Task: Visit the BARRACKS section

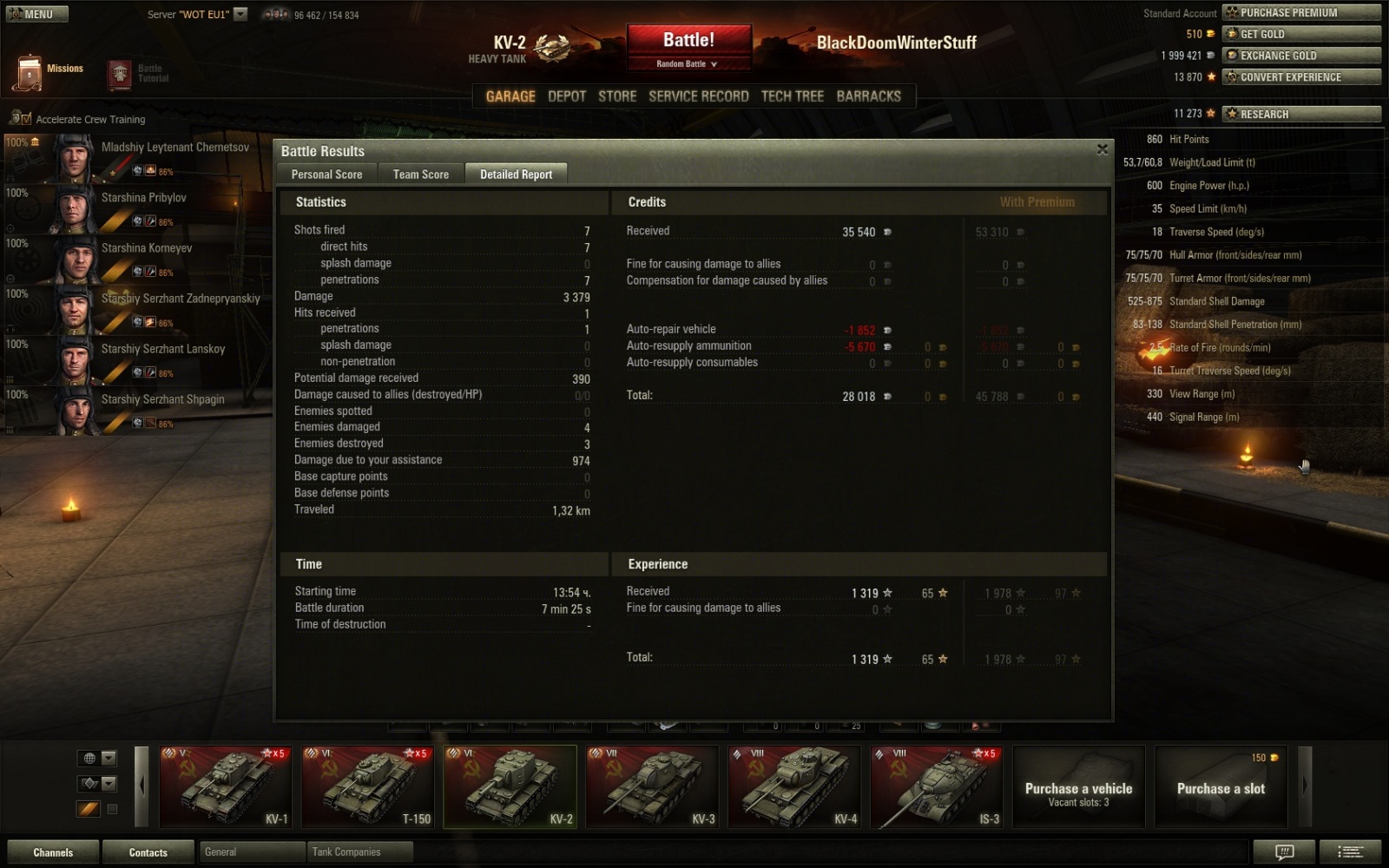Action: tap(868, 96)
